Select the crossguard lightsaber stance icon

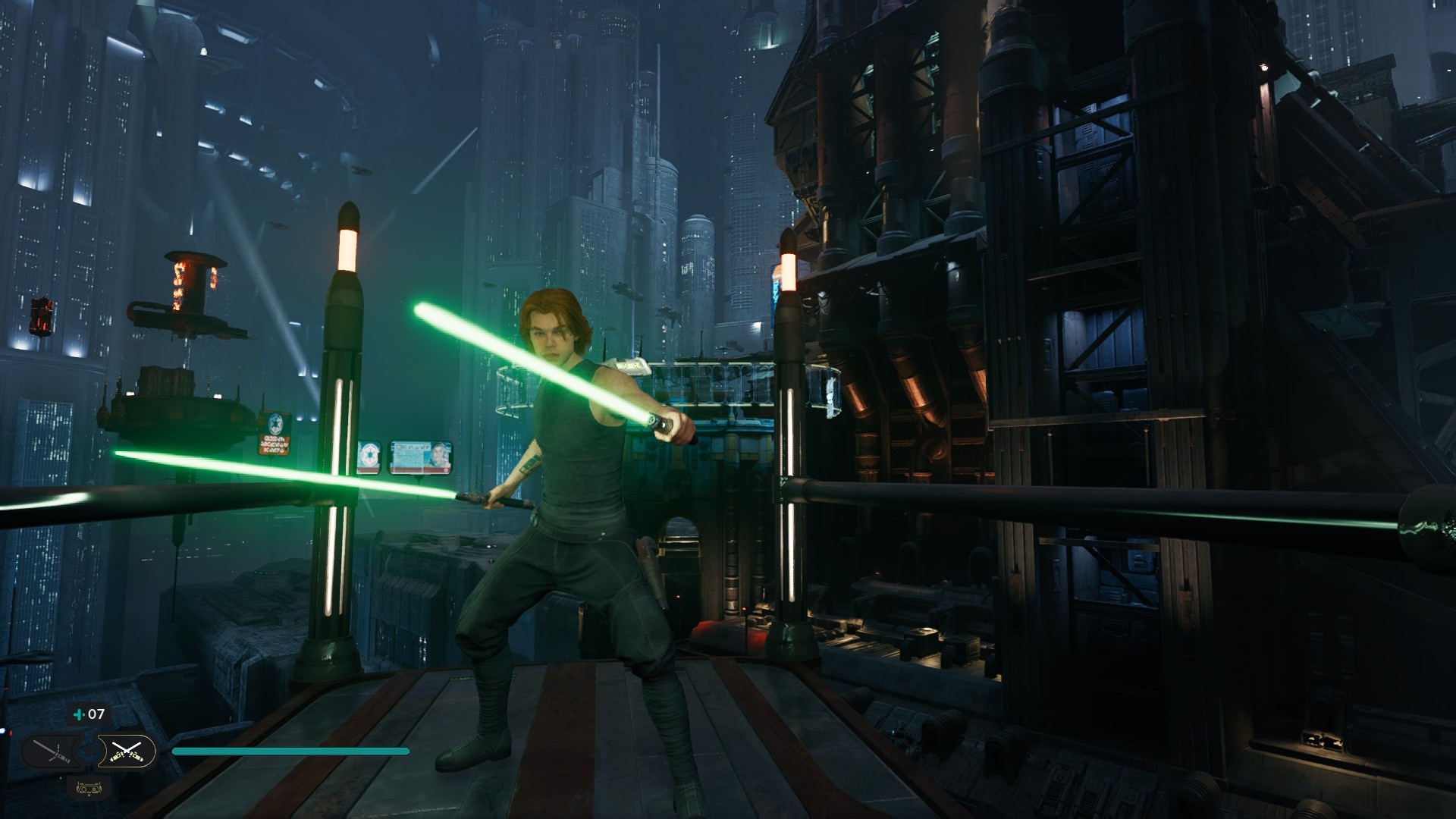coord(52,752)
